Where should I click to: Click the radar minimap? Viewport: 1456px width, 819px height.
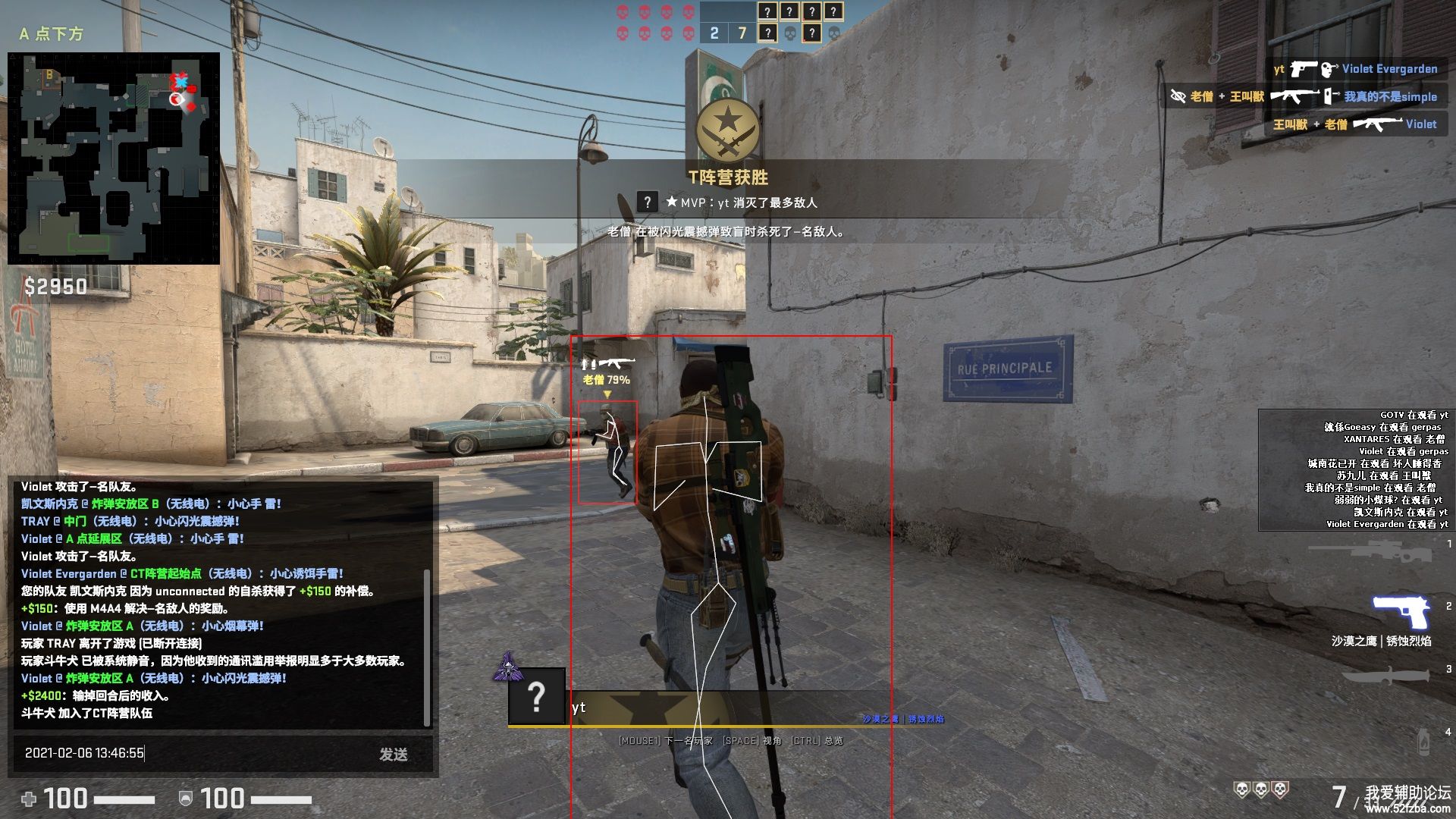coord(114,158)
